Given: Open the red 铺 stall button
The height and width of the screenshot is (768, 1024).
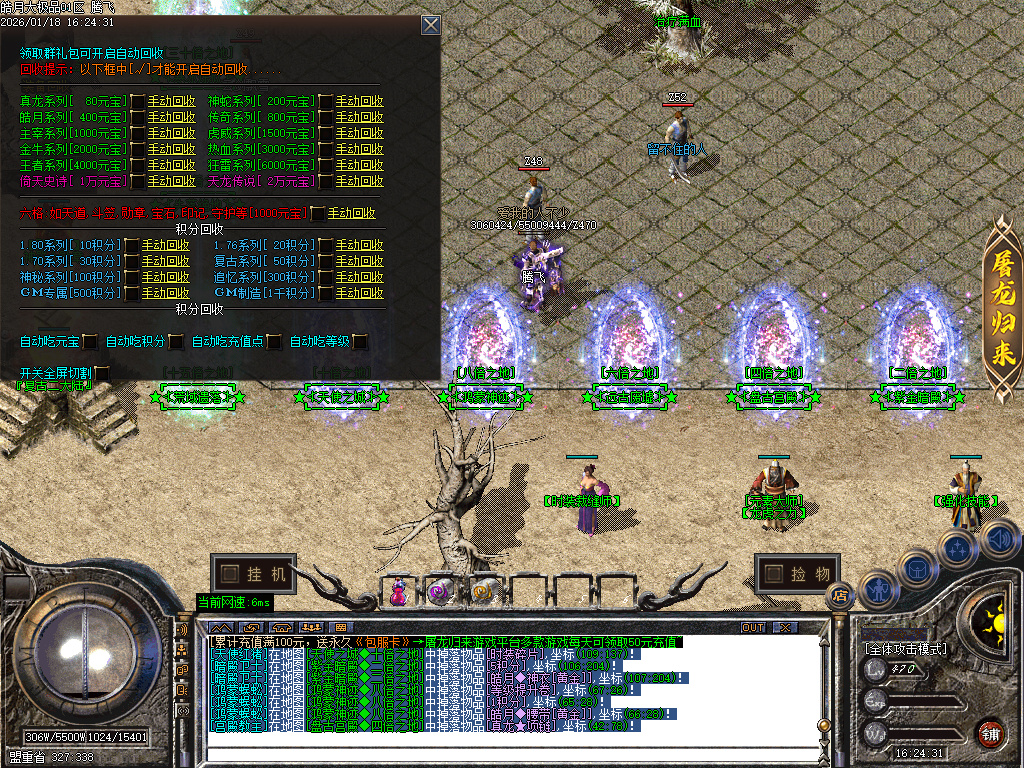Looking at the screenshot, I should (x=991, y=732).
